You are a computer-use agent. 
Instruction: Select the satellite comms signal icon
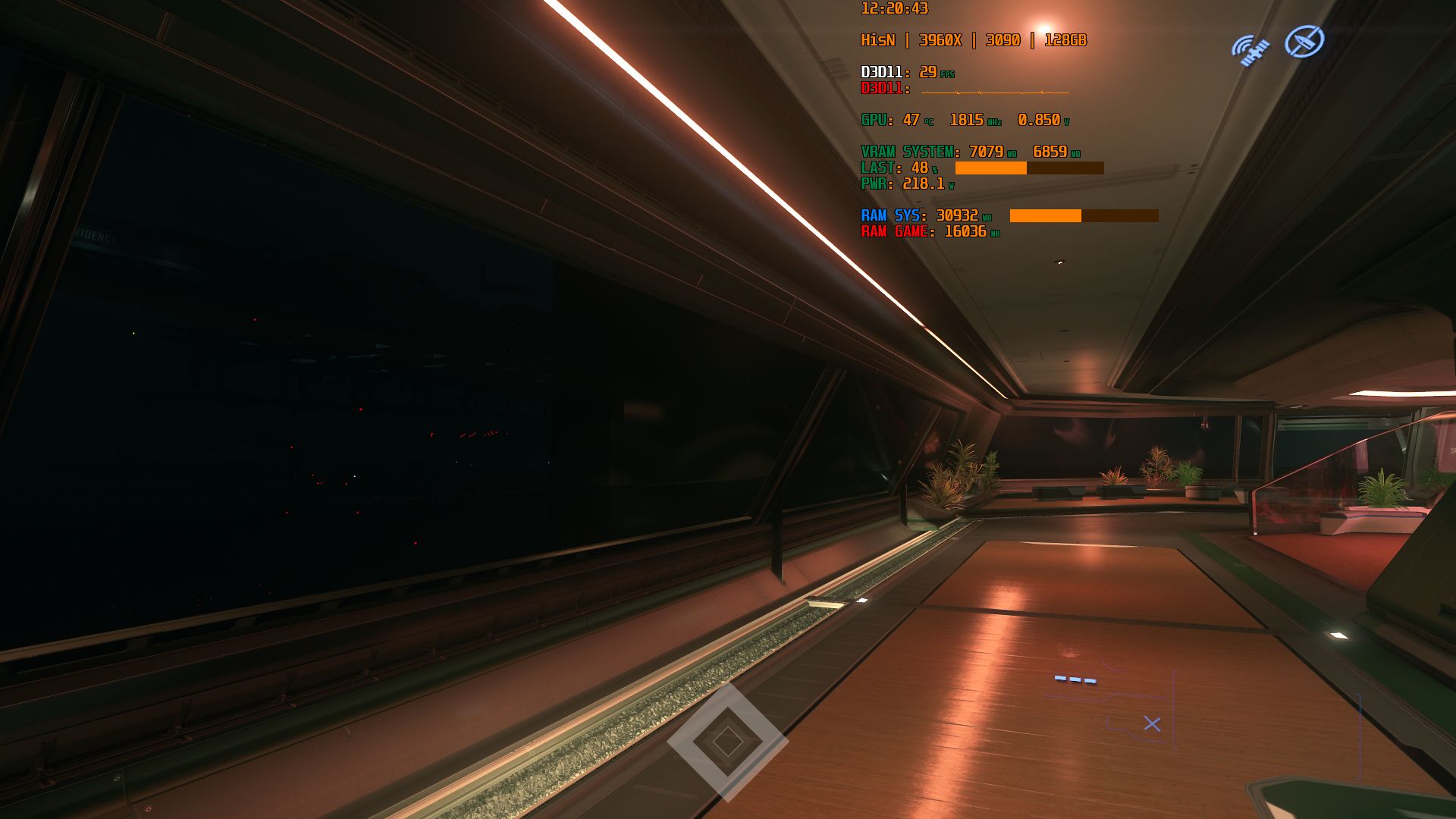[1250, 47]
